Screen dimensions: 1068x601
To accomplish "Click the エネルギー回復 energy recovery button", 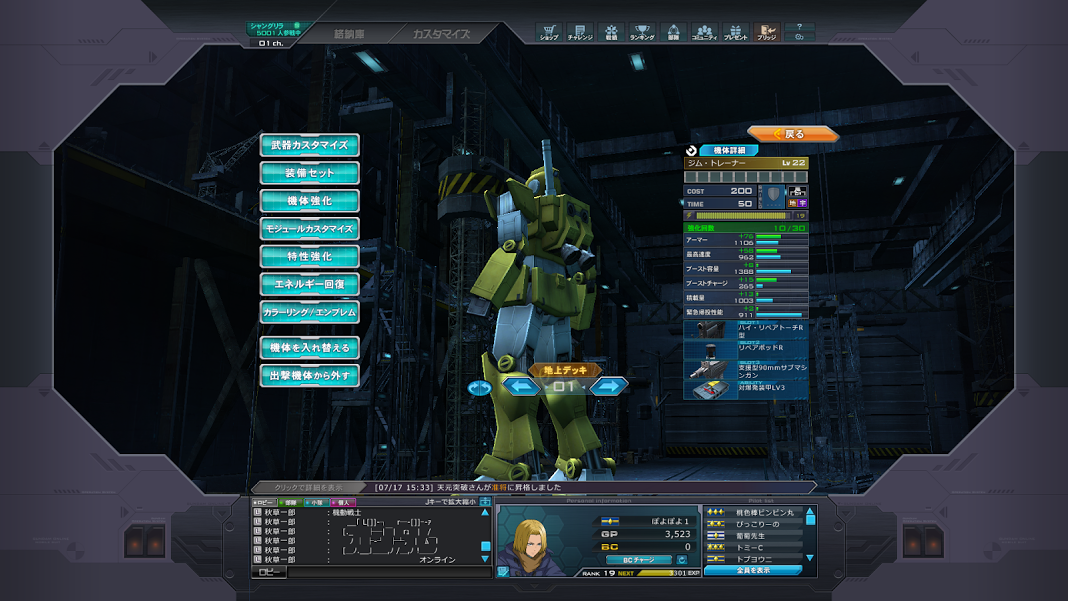I will [x=310, y=285].
